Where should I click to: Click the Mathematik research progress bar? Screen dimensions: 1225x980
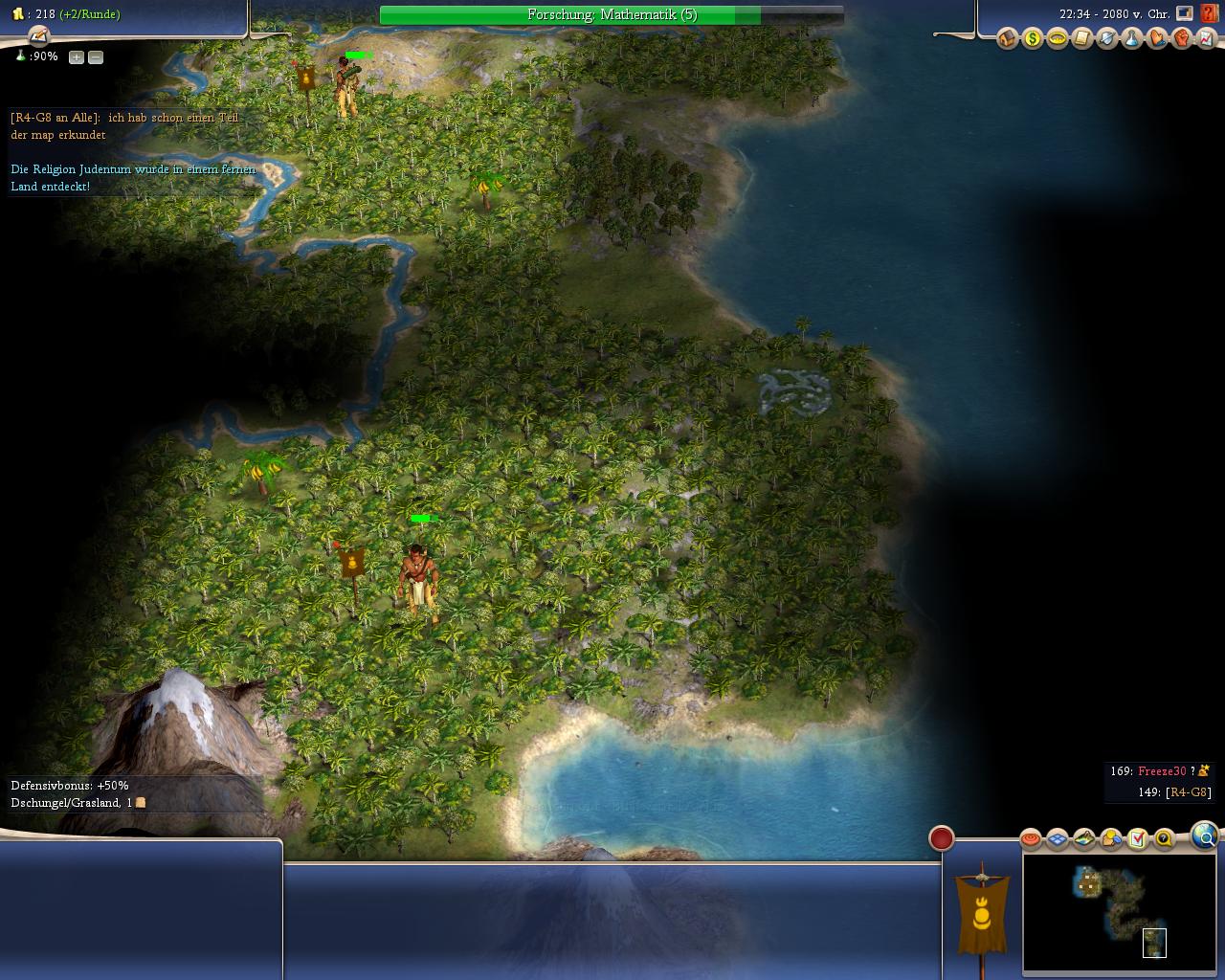(x=612, y=15)
